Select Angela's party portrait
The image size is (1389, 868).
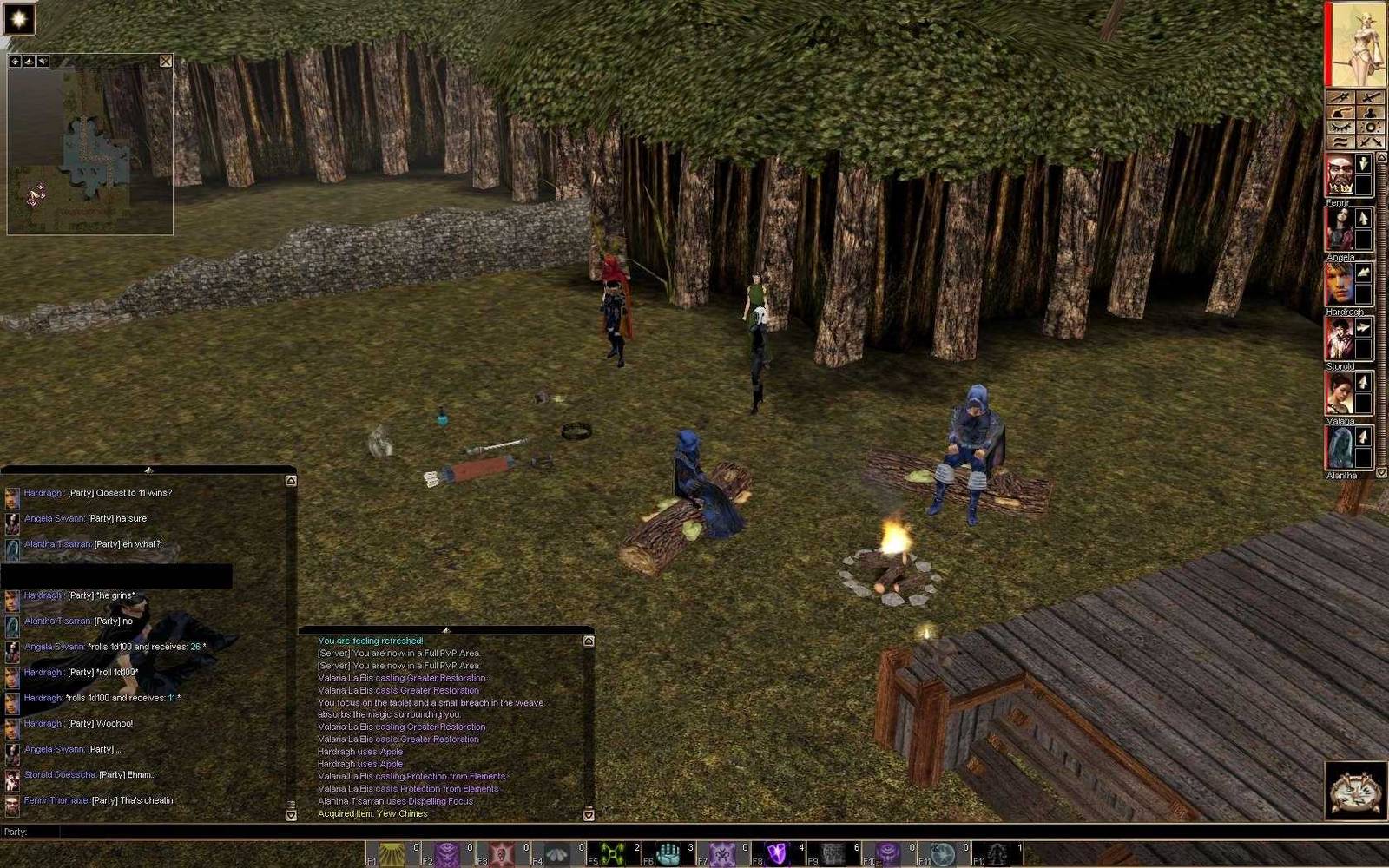[x=1340, y=230]
